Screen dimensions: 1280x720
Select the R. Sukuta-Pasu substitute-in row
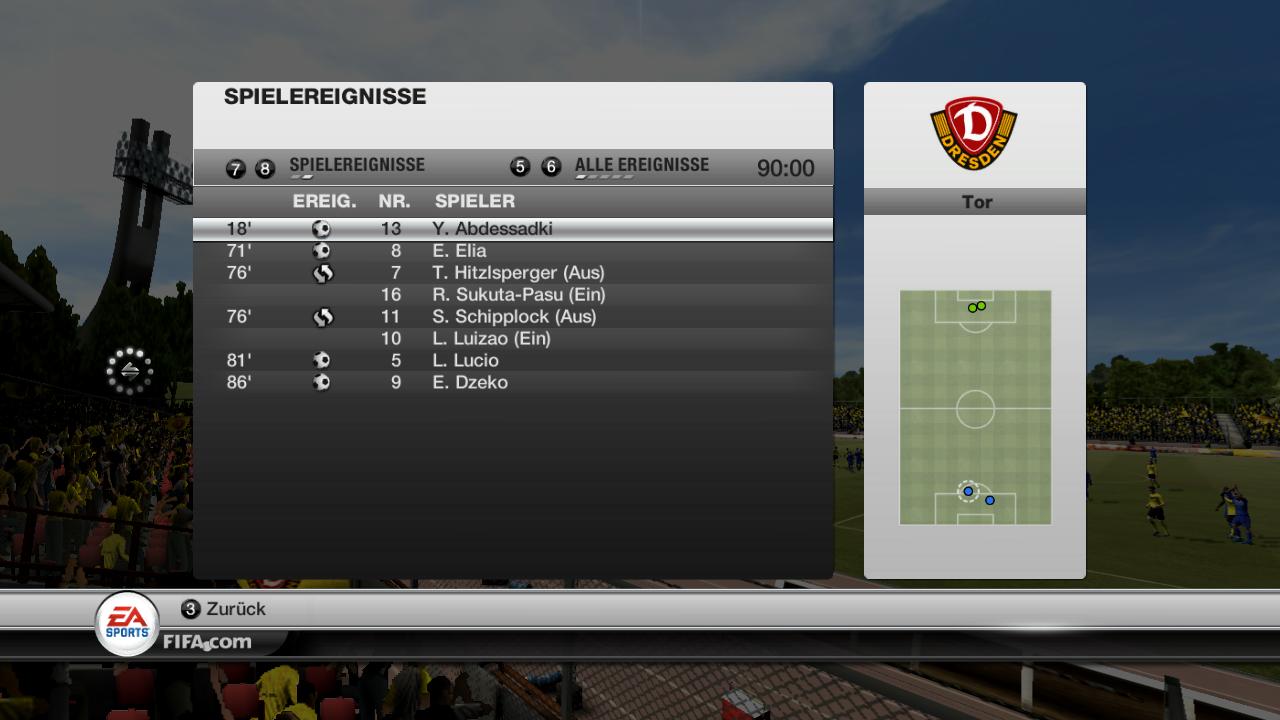click(x=512, y=295)
